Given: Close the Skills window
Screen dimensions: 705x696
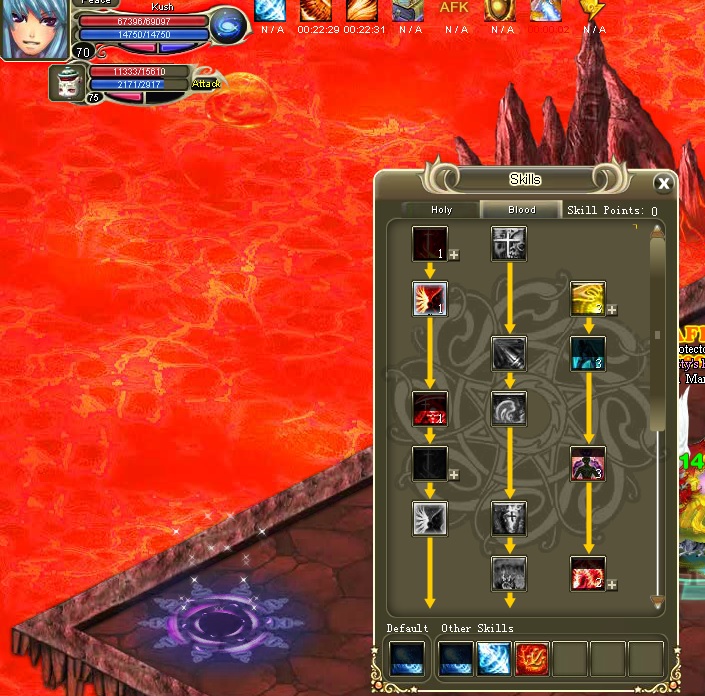Looking at the screenshot, I should [x=662, y=183].
